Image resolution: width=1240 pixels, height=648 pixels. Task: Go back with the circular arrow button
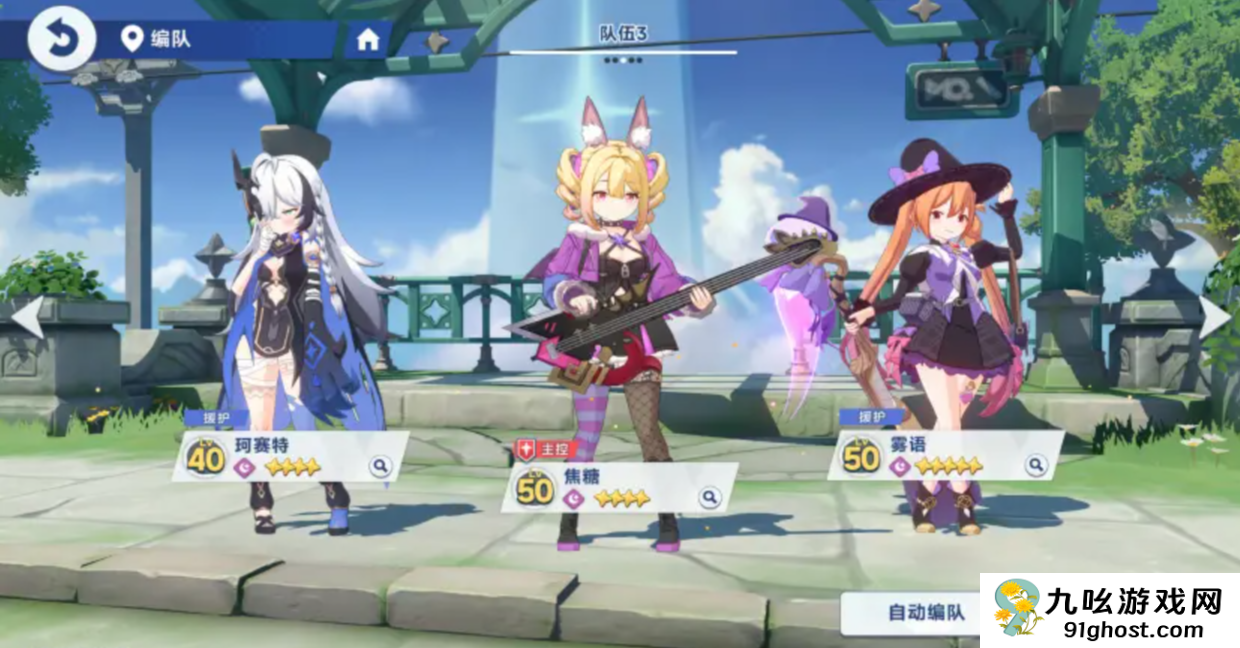61,39
